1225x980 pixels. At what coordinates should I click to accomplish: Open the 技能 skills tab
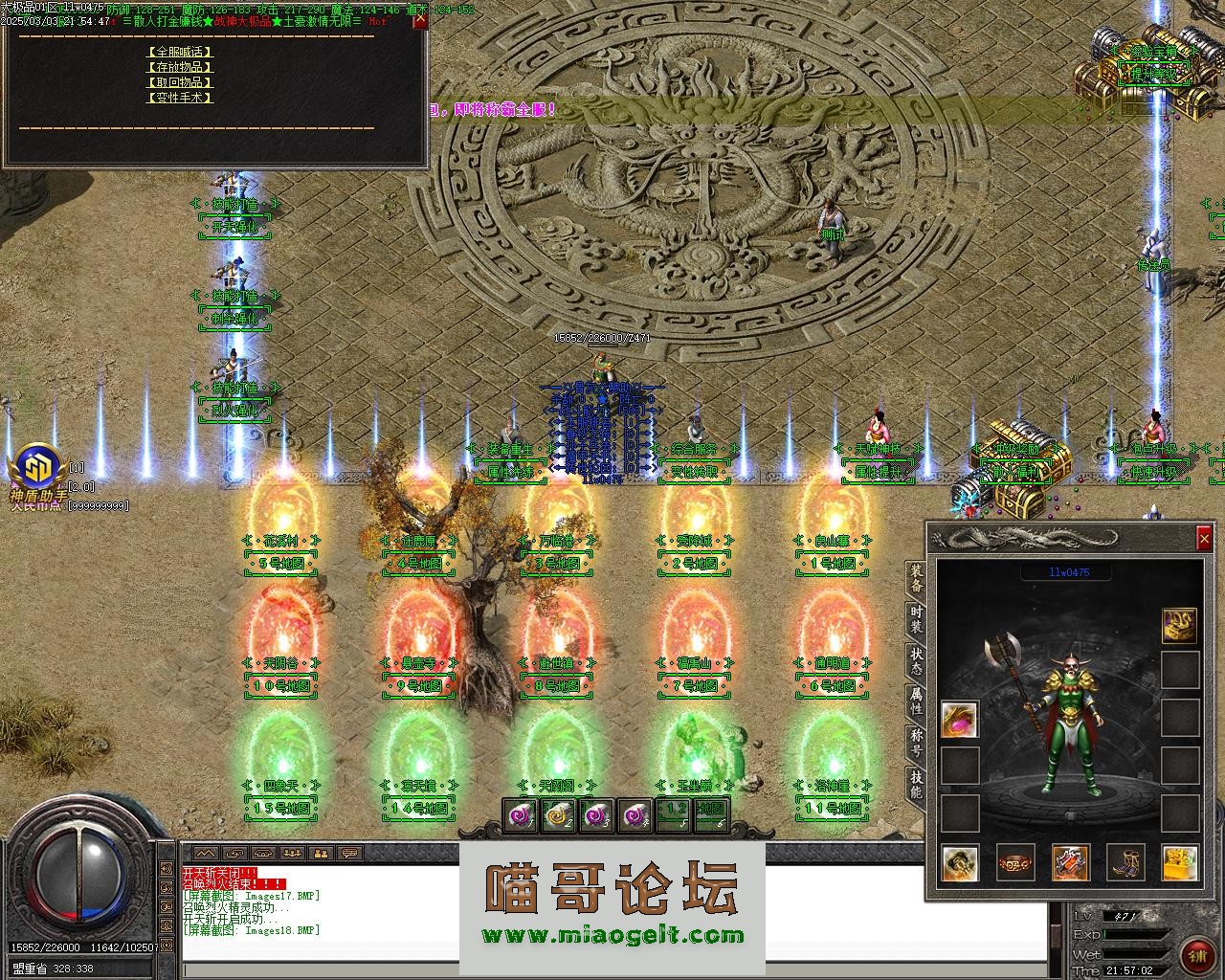pos(917,785)
